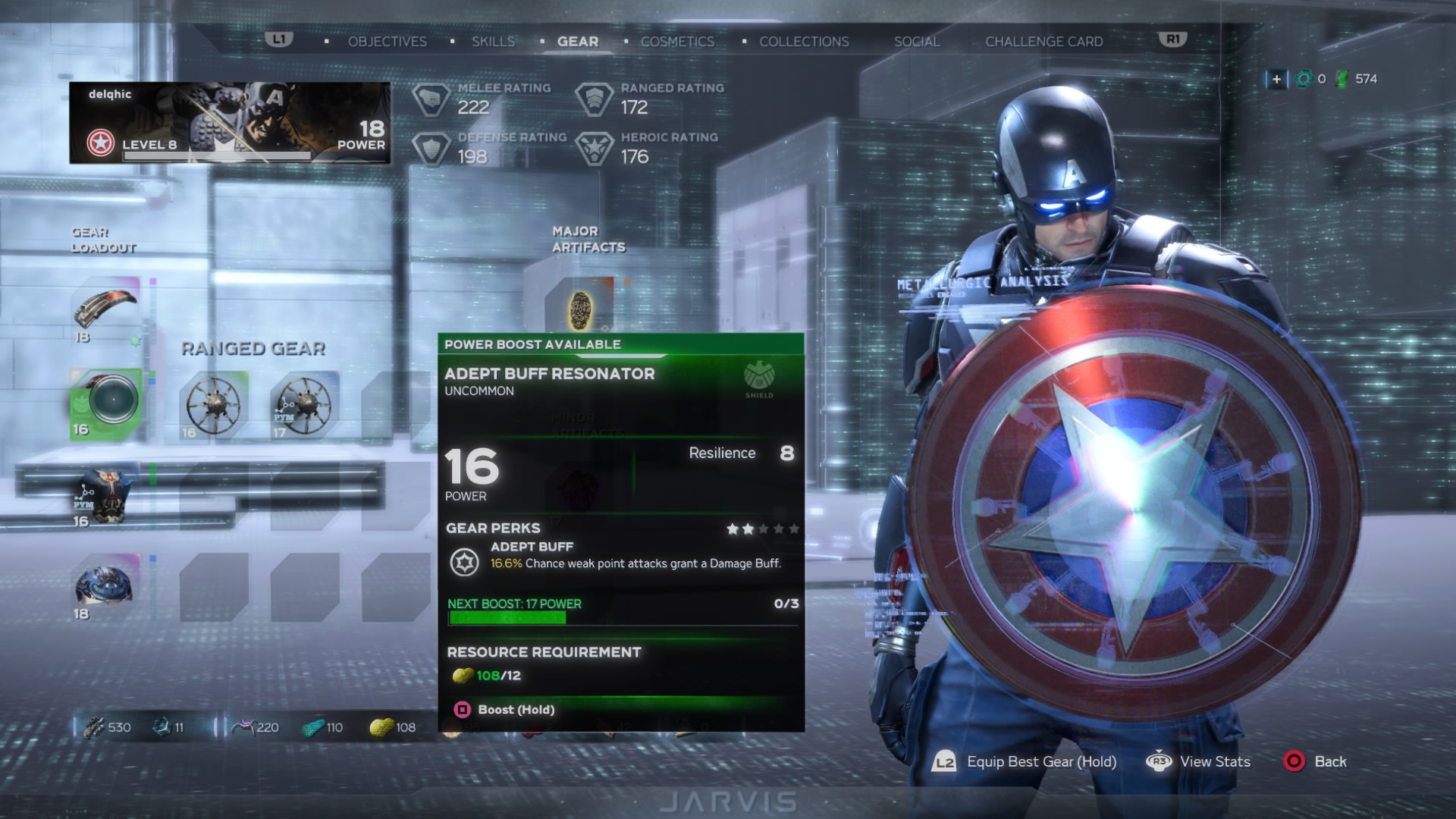Image resolution: width=1456 pixels, height=819 pixels.
Task: Go to the Cosmetics tab
Action: coord(677,42)
